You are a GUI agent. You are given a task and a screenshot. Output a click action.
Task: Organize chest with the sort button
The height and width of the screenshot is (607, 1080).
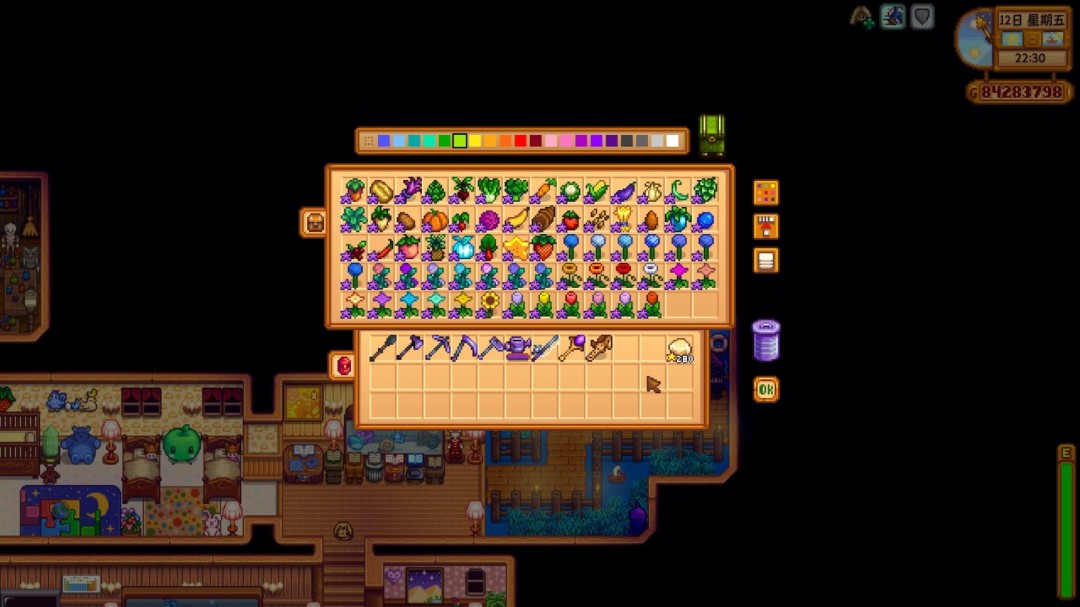tap(766, 261)
